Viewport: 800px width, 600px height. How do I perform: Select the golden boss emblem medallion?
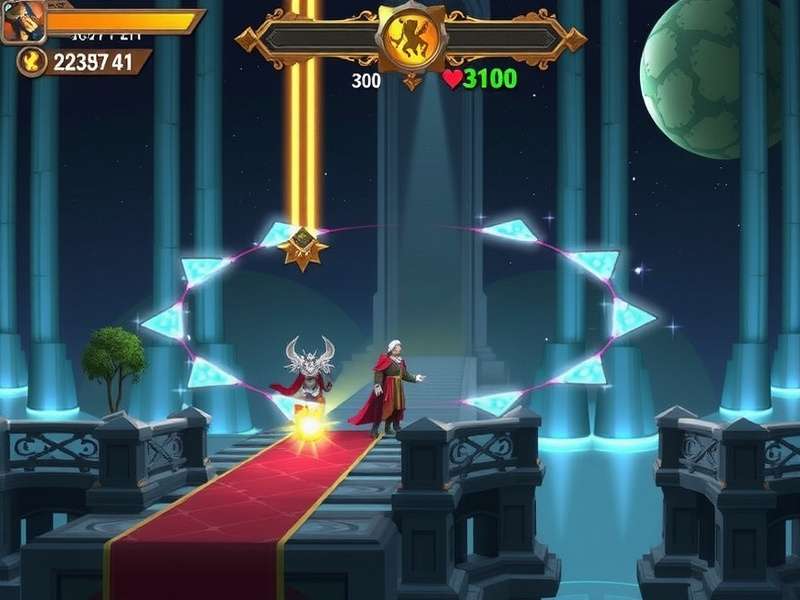(410, 40)
